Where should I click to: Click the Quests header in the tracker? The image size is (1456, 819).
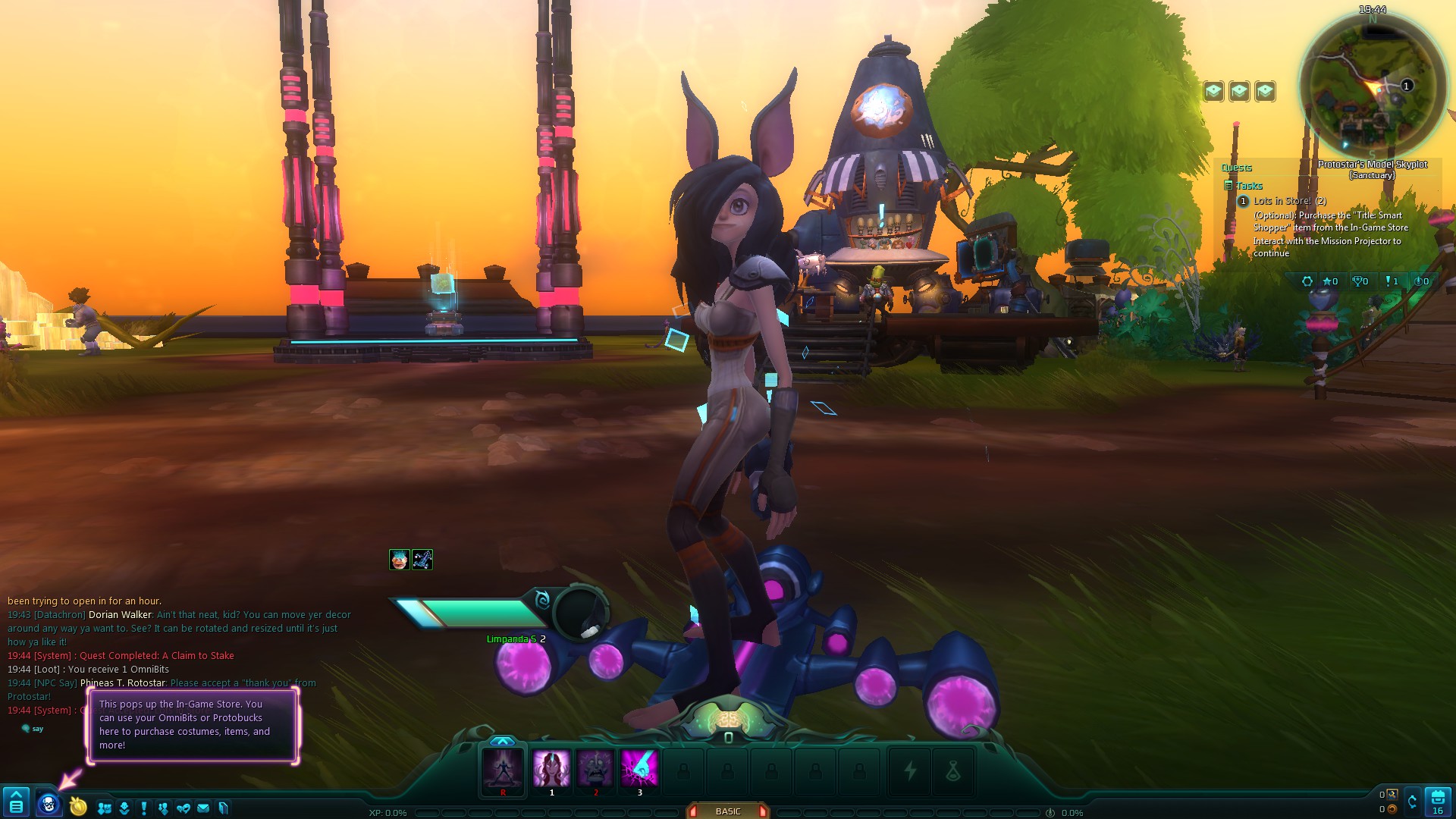1236,168
